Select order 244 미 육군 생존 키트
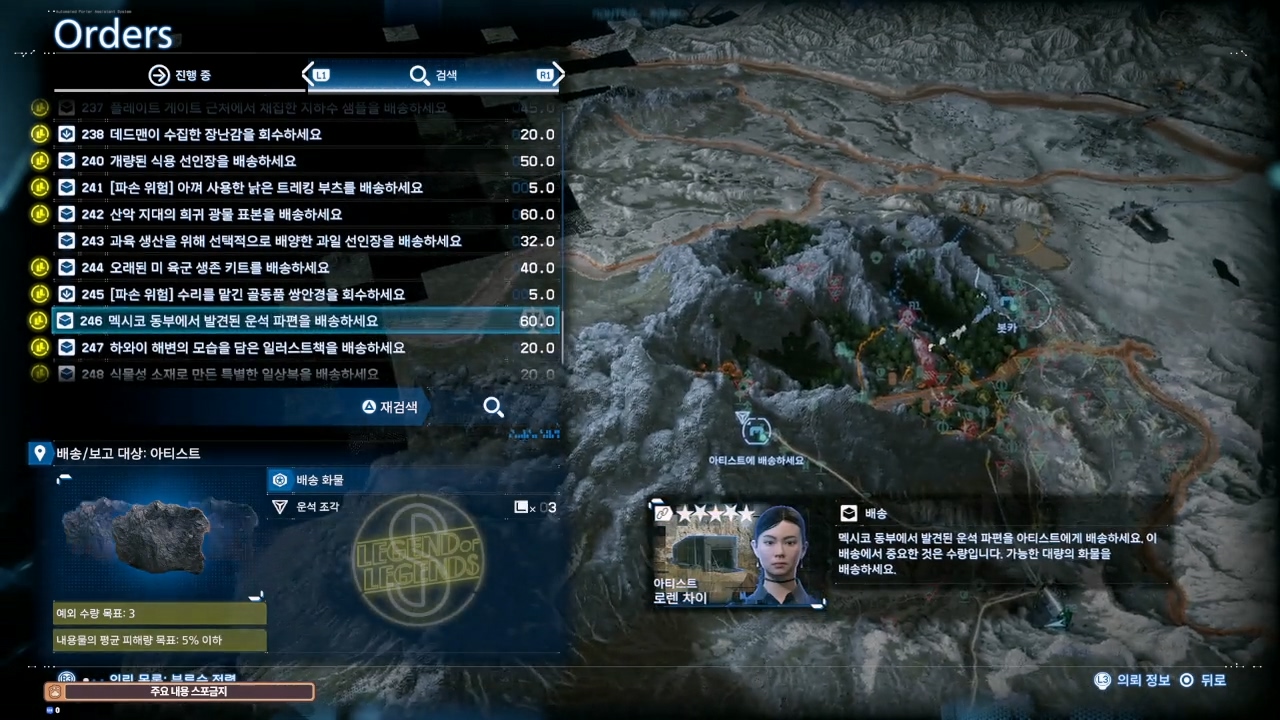 (305, 268)
